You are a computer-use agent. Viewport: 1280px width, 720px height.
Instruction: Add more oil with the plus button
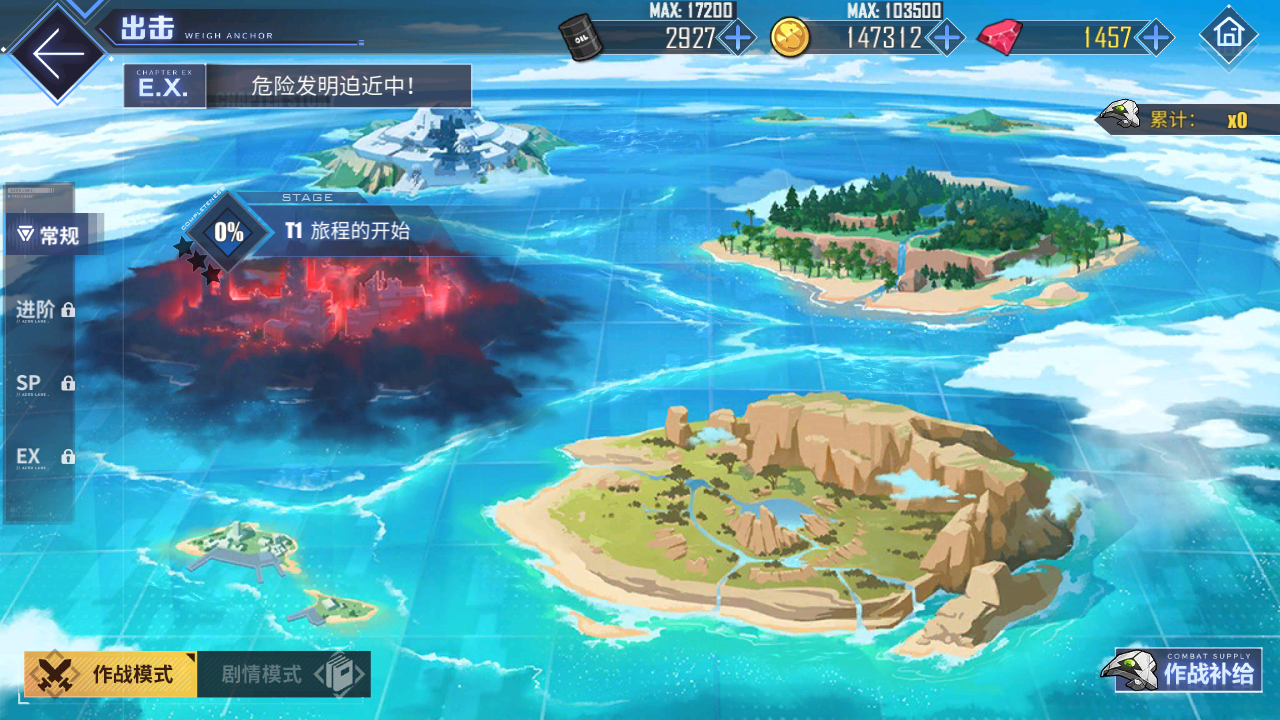(738, 38)
